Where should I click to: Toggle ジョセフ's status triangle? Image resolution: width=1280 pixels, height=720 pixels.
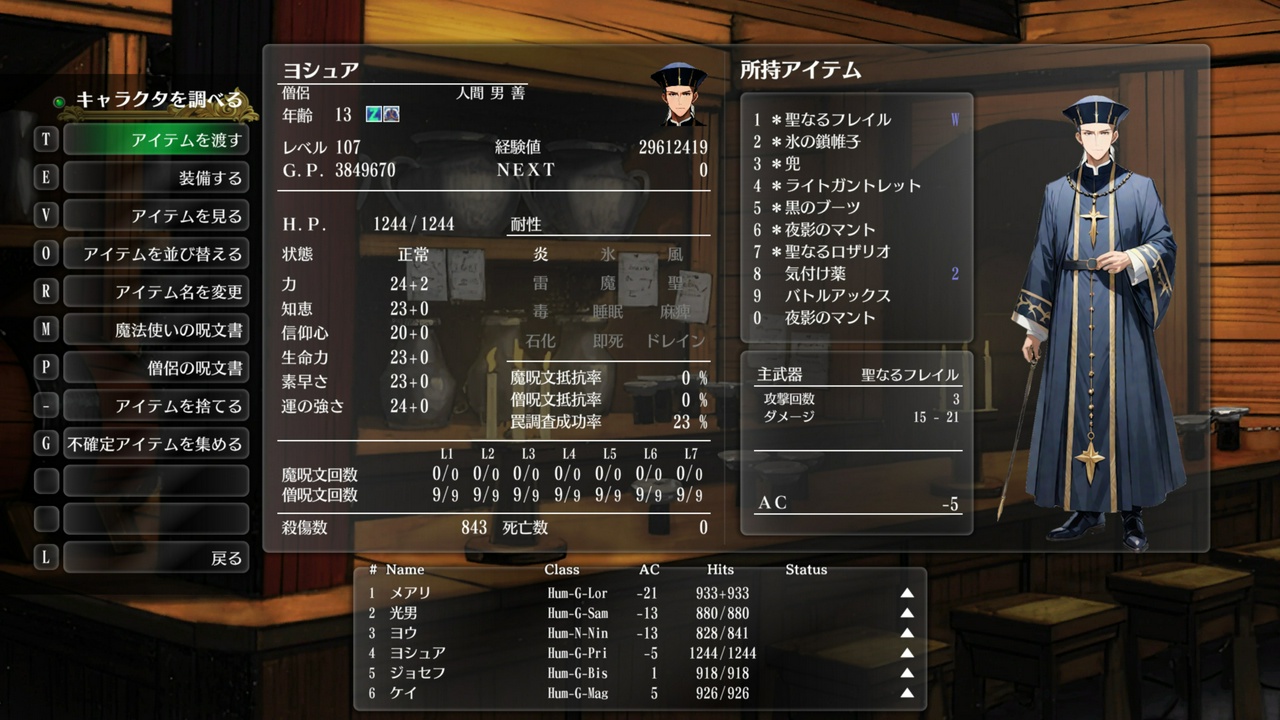[x=906, y=672]
